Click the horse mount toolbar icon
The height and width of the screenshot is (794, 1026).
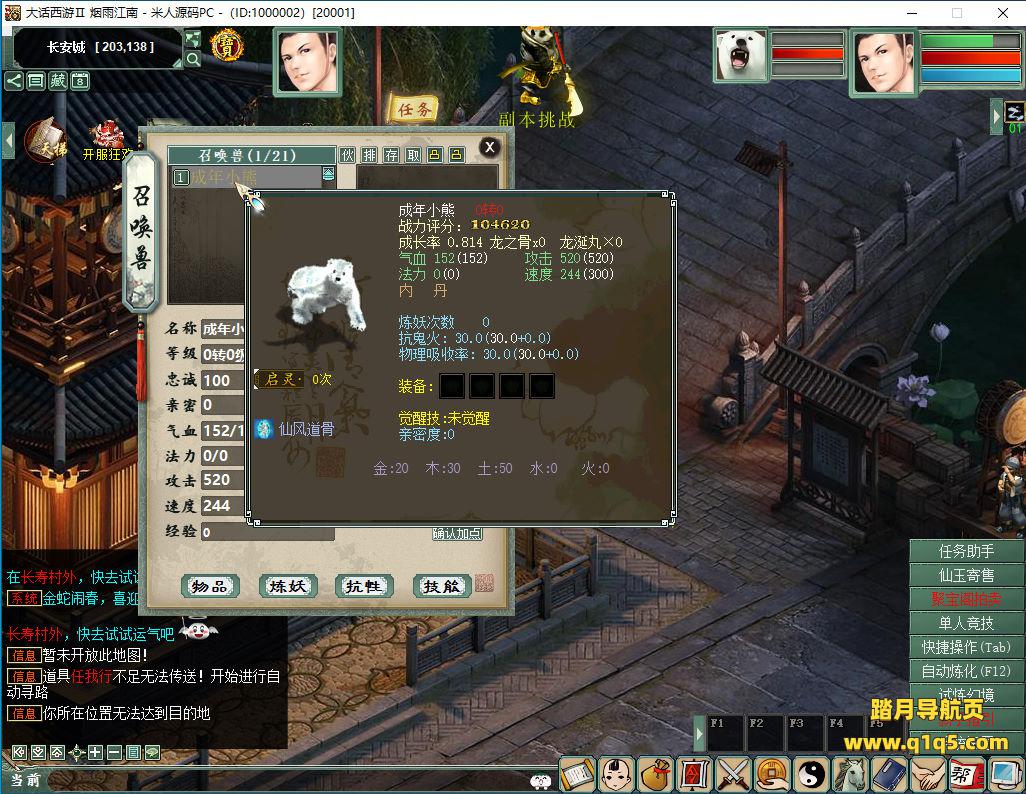tap(850, 773)
